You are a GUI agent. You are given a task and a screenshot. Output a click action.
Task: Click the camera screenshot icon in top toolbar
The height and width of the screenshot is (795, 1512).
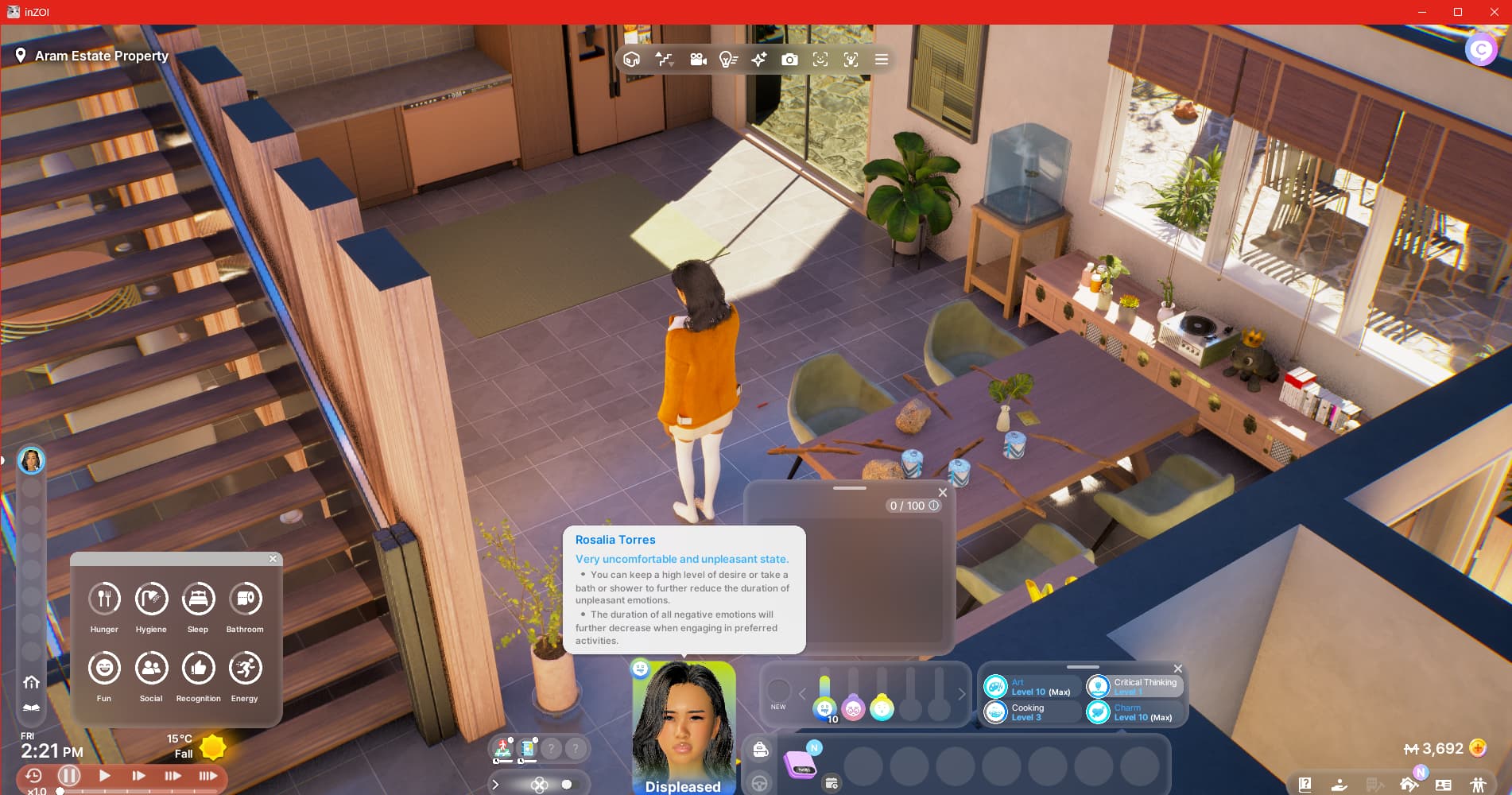tap(789, 60)
